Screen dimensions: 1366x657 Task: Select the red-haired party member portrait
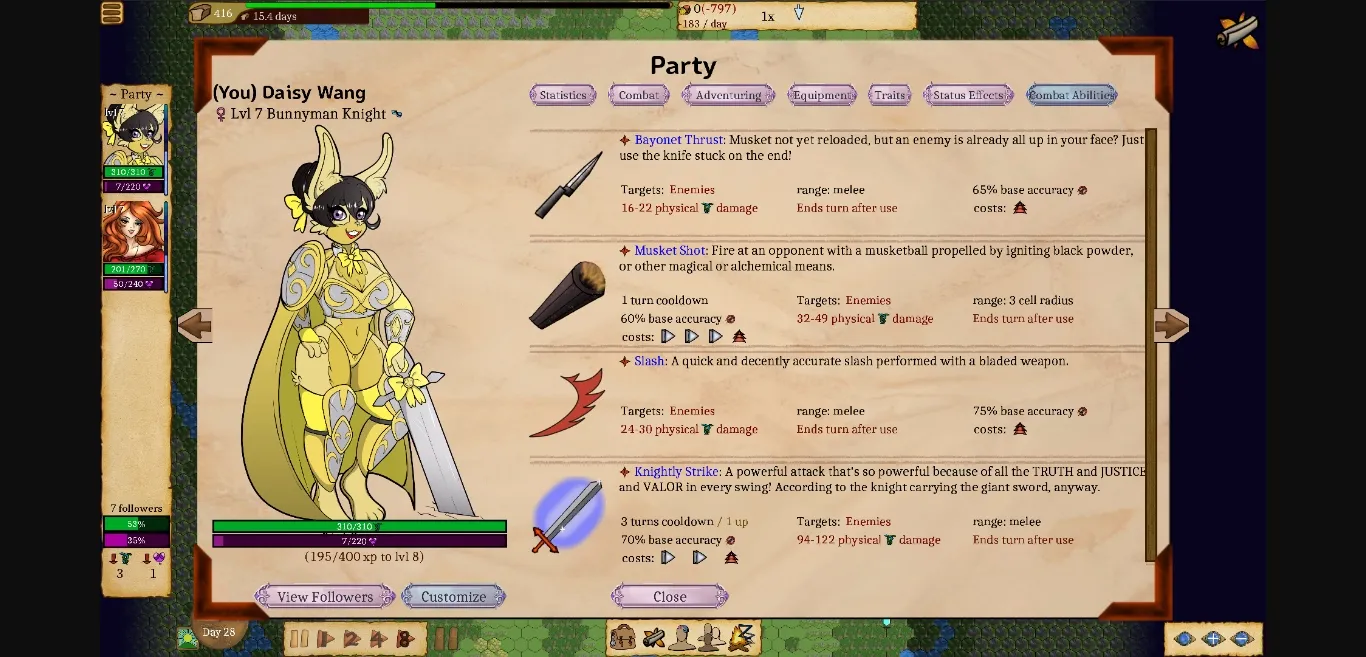[x=133, y=233]
